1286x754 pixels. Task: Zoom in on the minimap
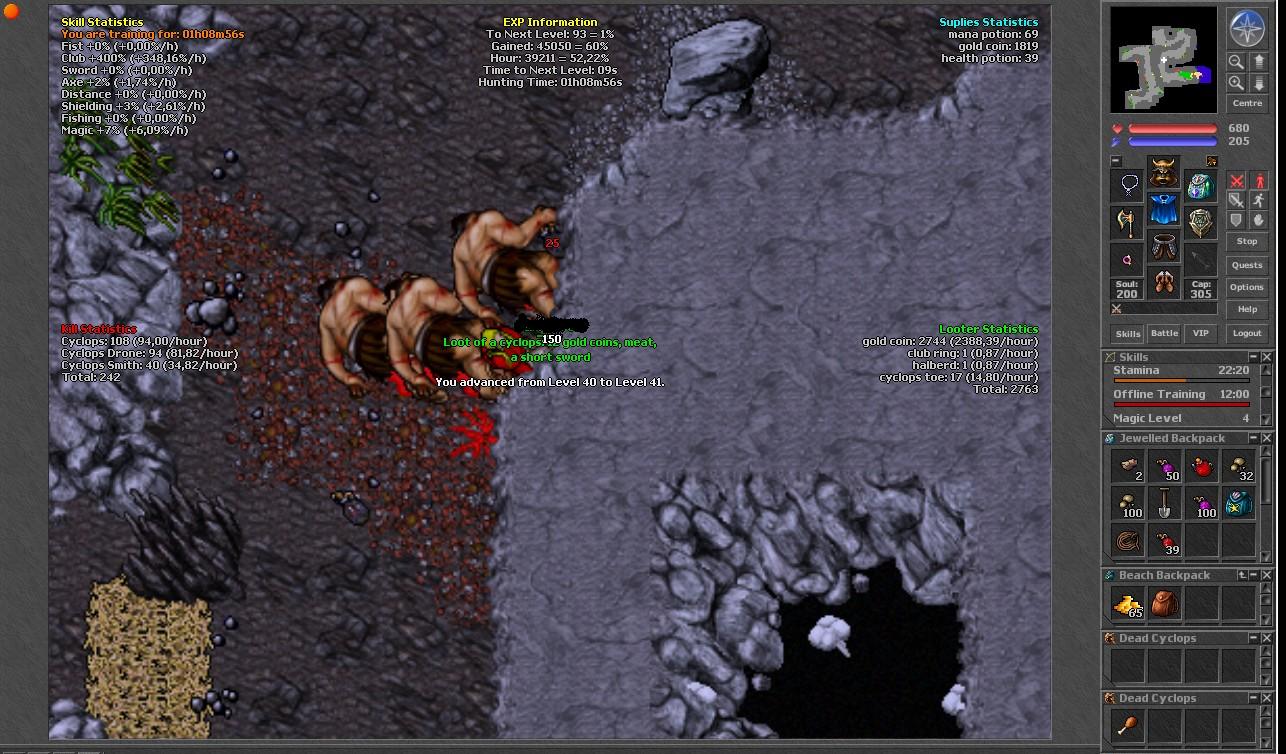tap(1237, 84)
